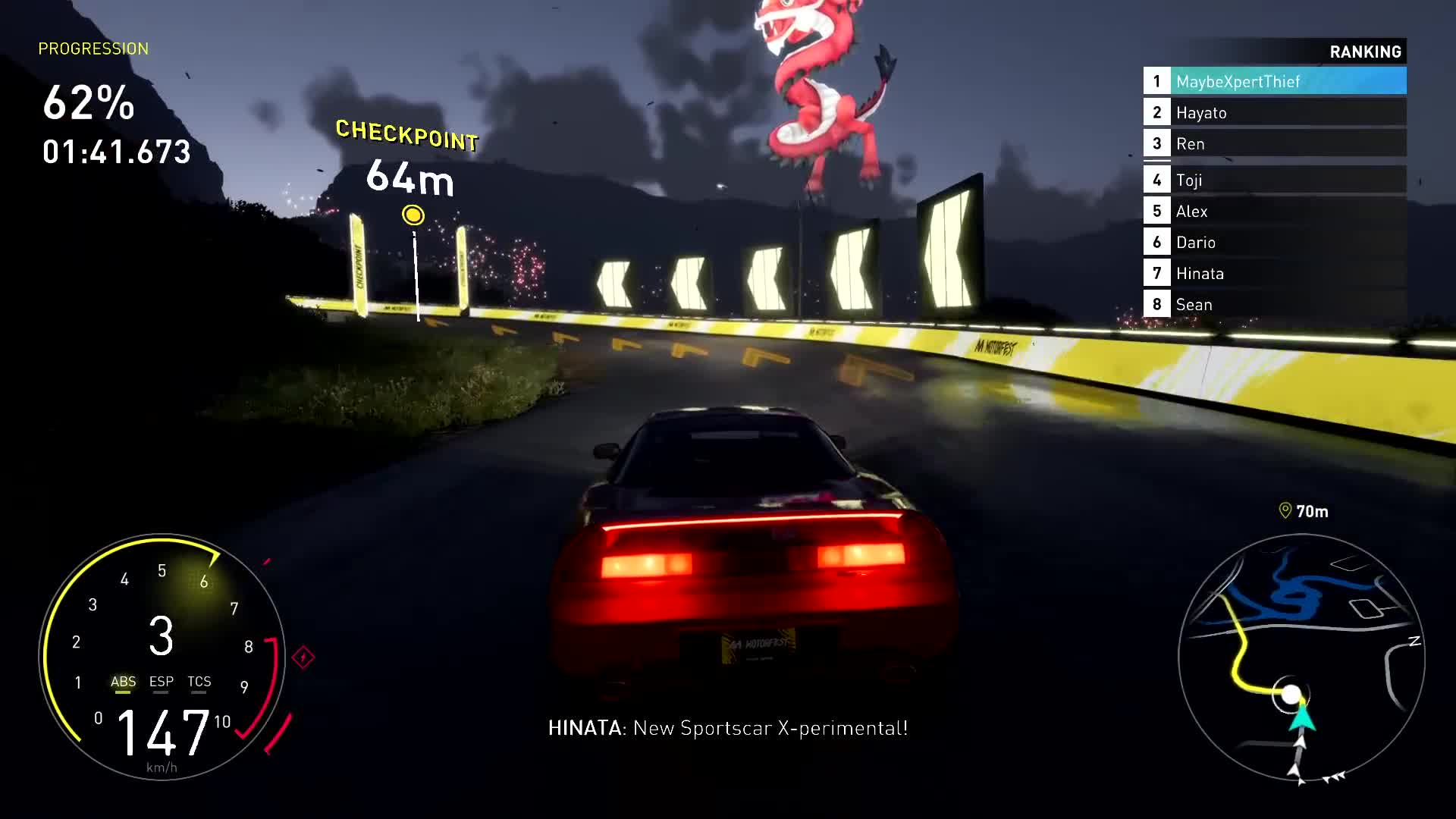Expand the RANKING header bar
Viewport: 1456px width, 819px height.
coord(1365,52)
